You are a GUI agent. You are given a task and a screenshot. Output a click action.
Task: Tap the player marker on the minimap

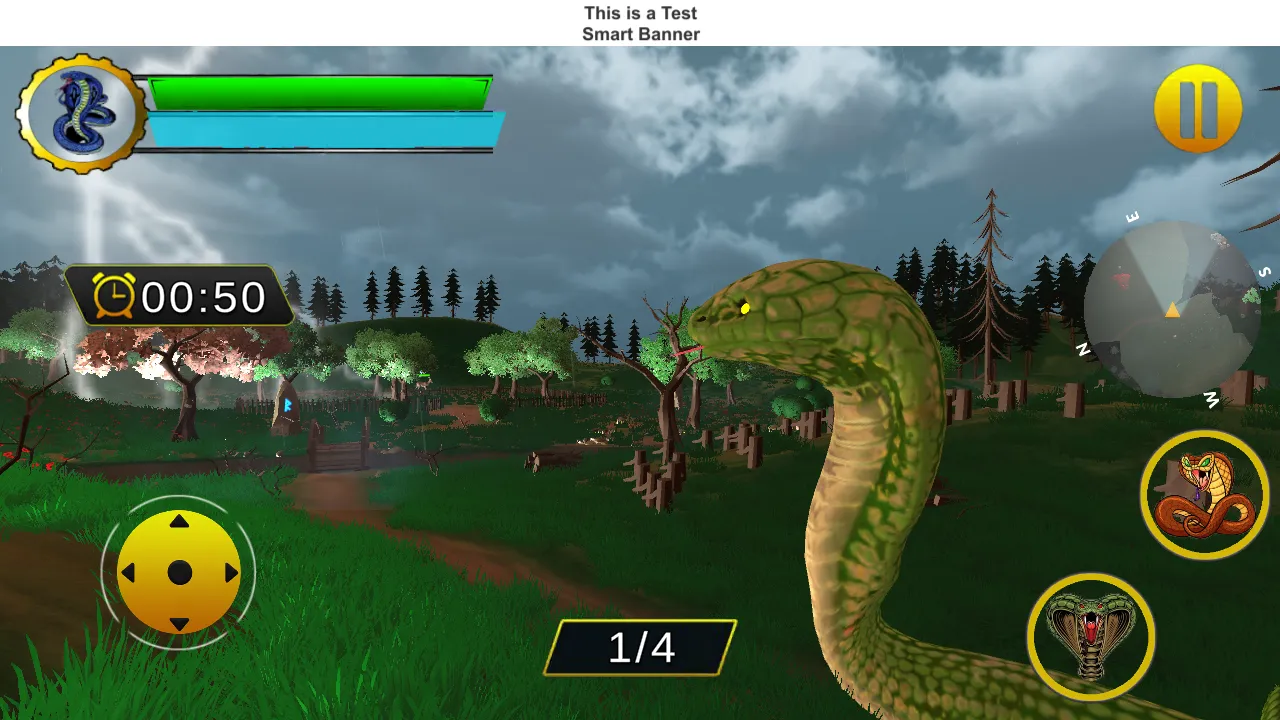[1170, 310]
